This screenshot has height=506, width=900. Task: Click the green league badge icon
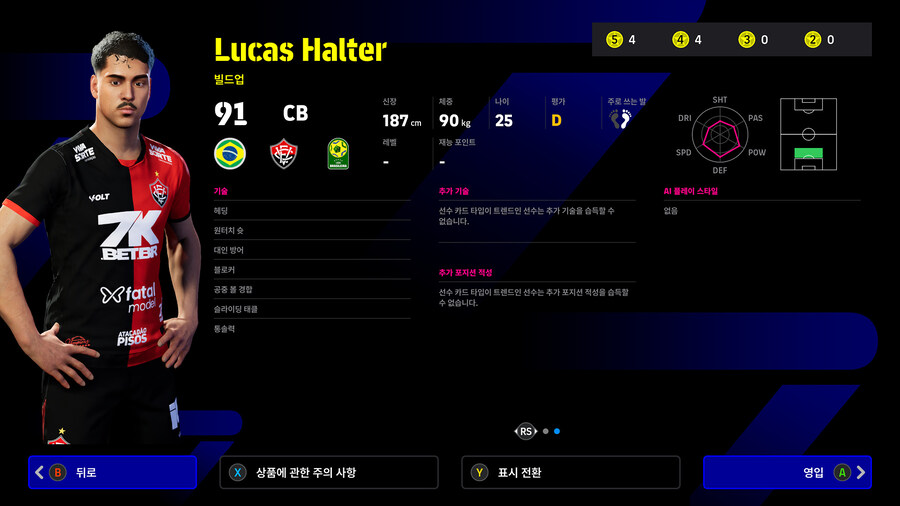click(x=338, y=154)
